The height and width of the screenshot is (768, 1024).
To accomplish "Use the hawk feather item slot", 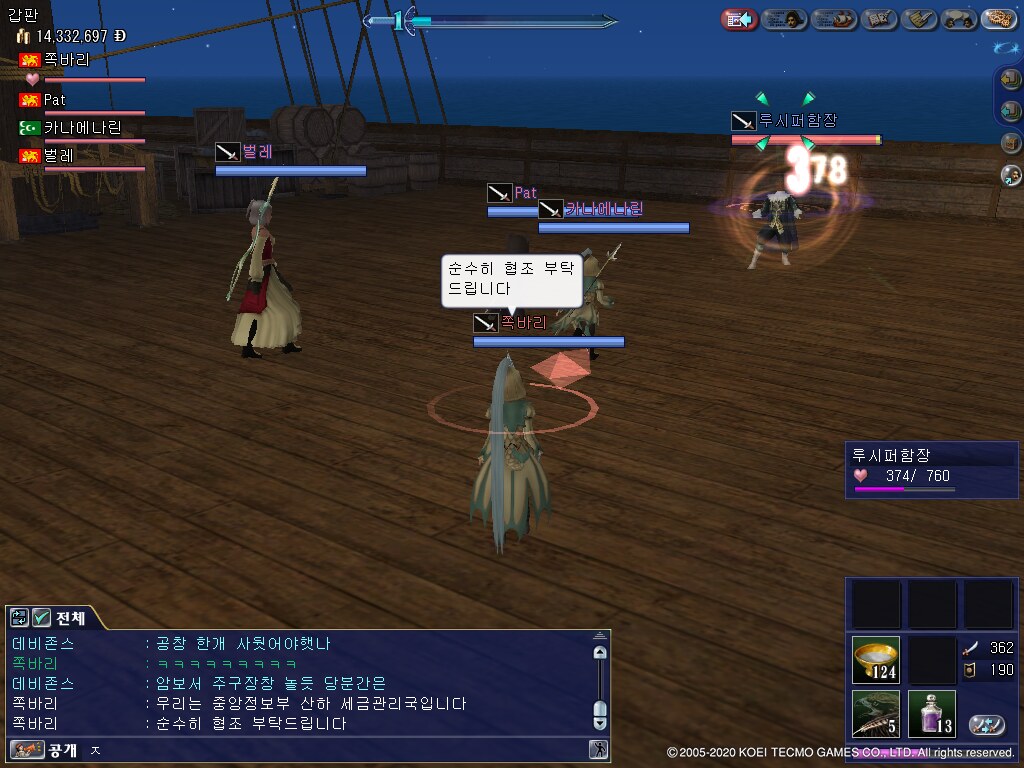I will pos(876,714).
